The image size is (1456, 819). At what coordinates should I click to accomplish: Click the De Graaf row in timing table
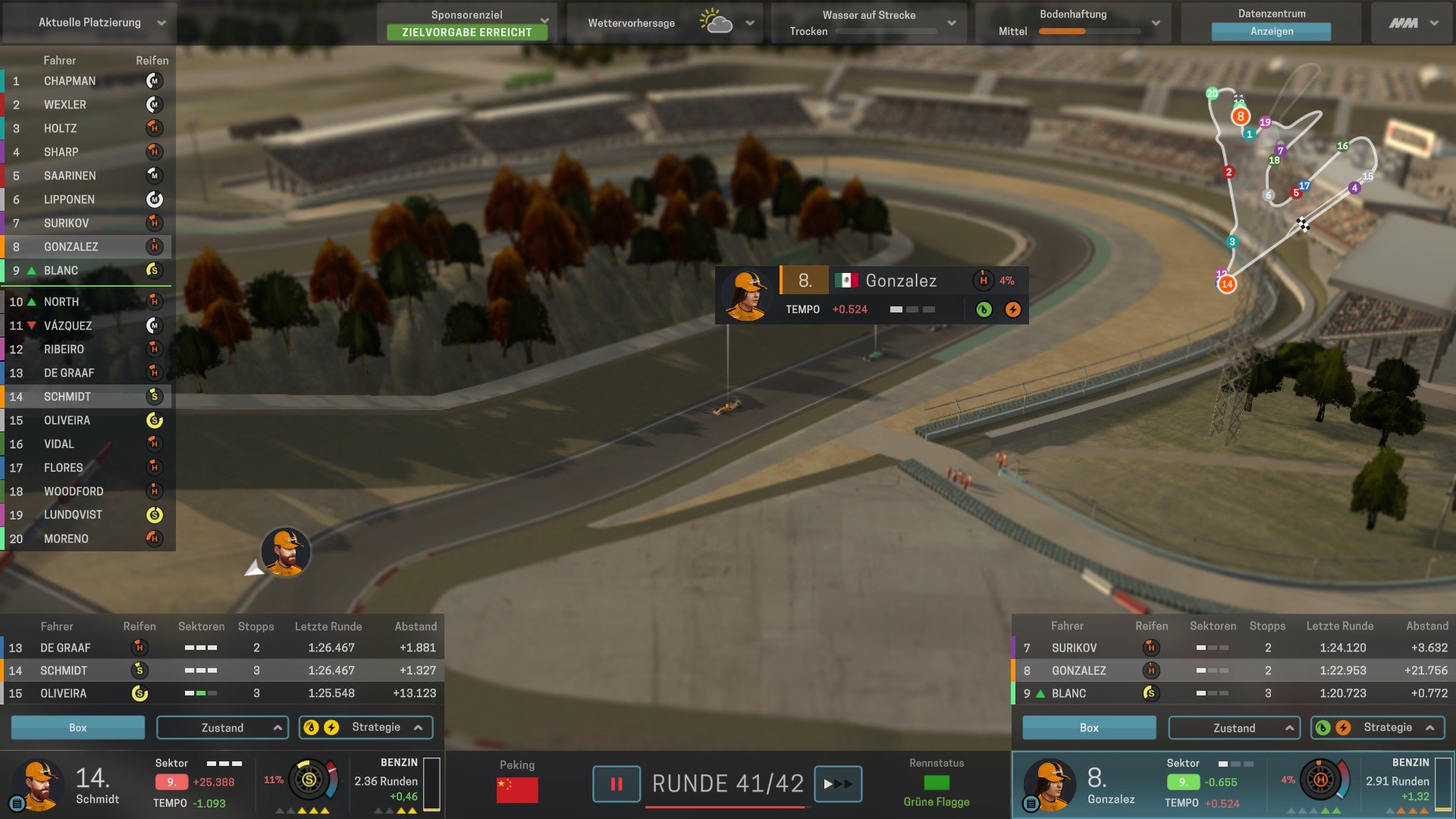221,648
